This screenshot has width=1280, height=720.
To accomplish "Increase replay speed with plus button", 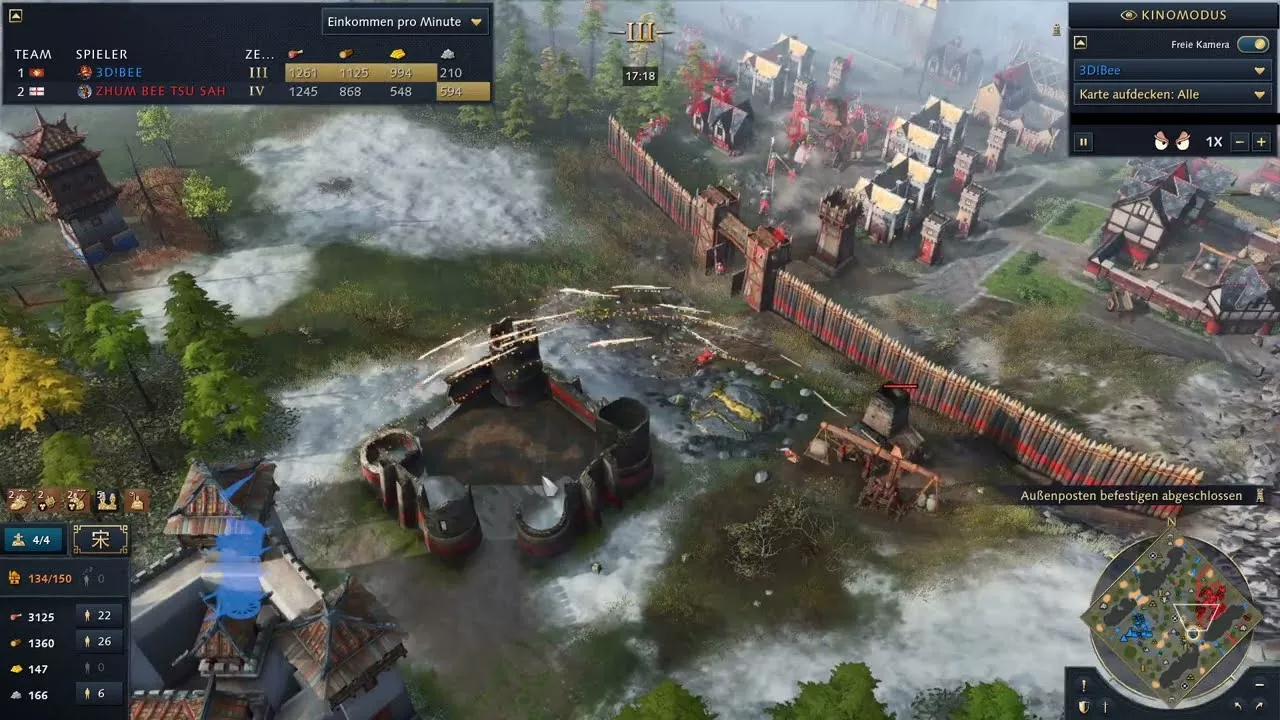I will [x=1261, y=142].
